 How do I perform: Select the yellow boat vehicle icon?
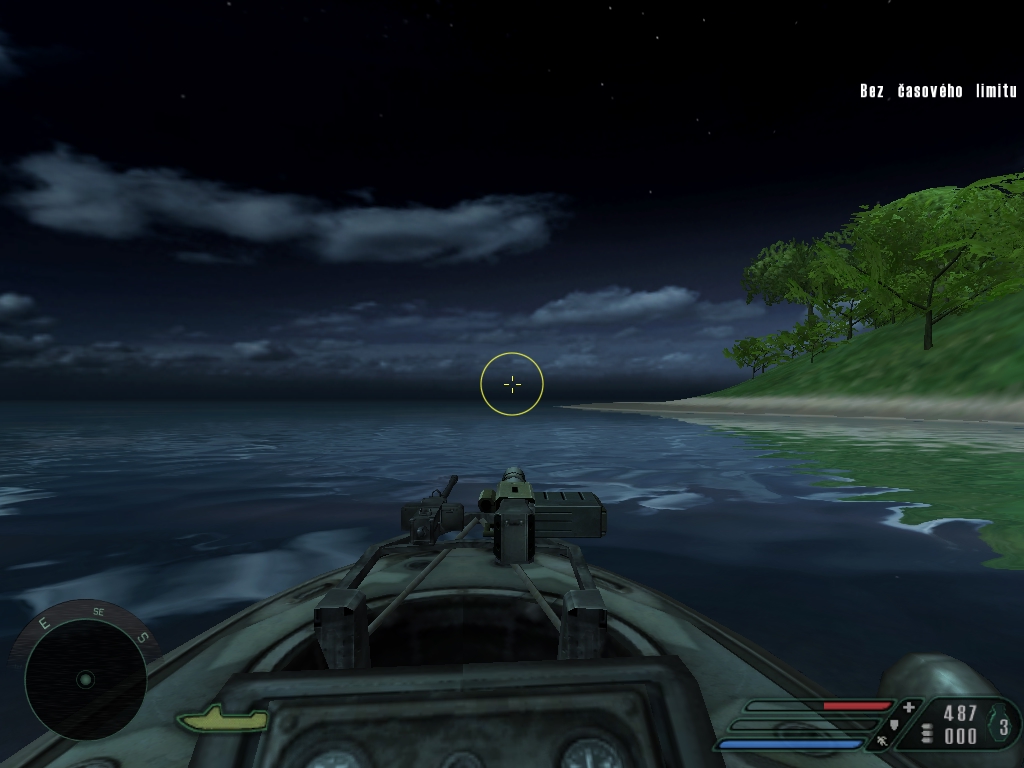pos(222,718)
